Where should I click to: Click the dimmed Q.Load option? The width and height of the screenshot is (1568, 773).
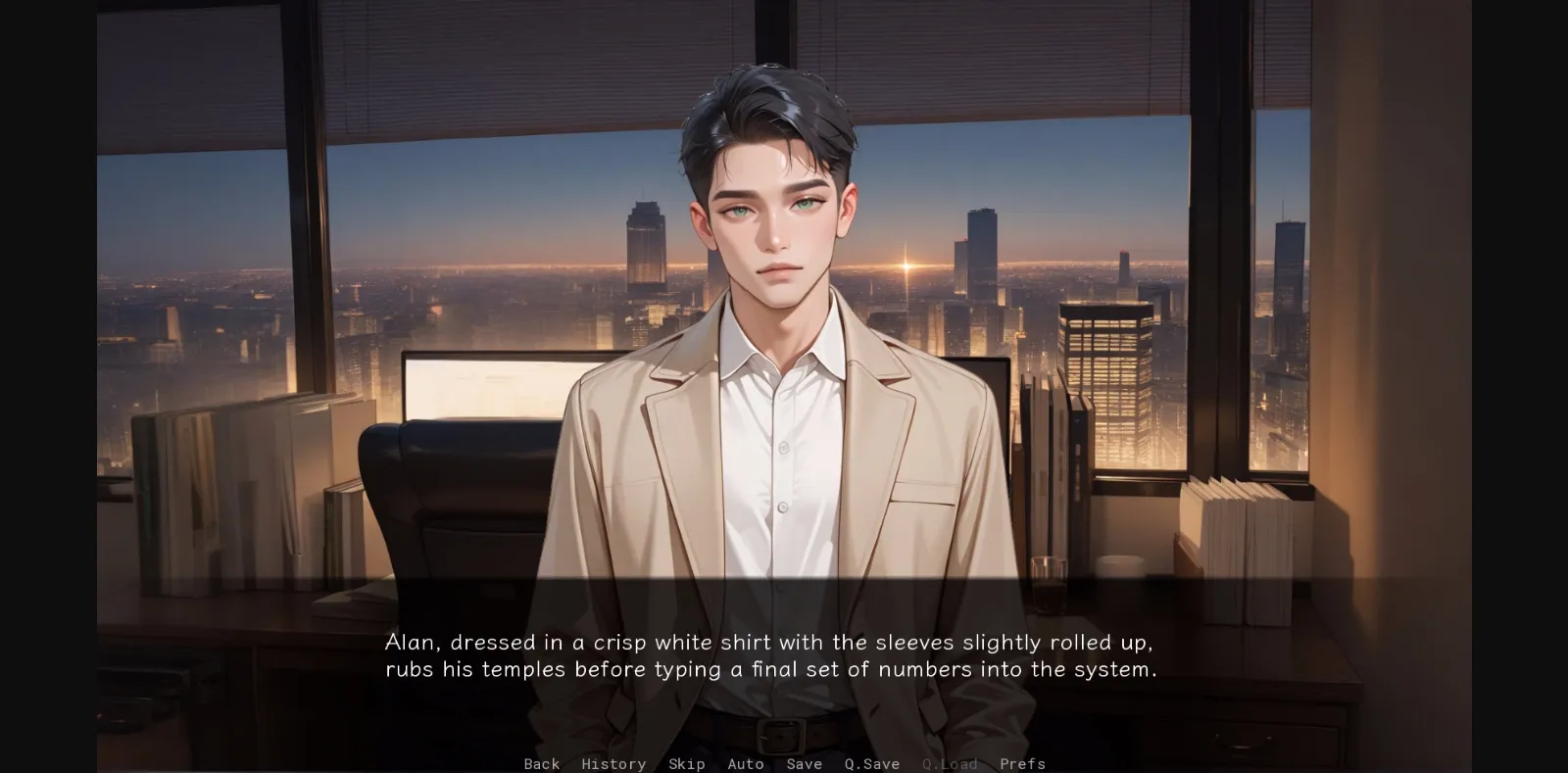coord(950,764)
